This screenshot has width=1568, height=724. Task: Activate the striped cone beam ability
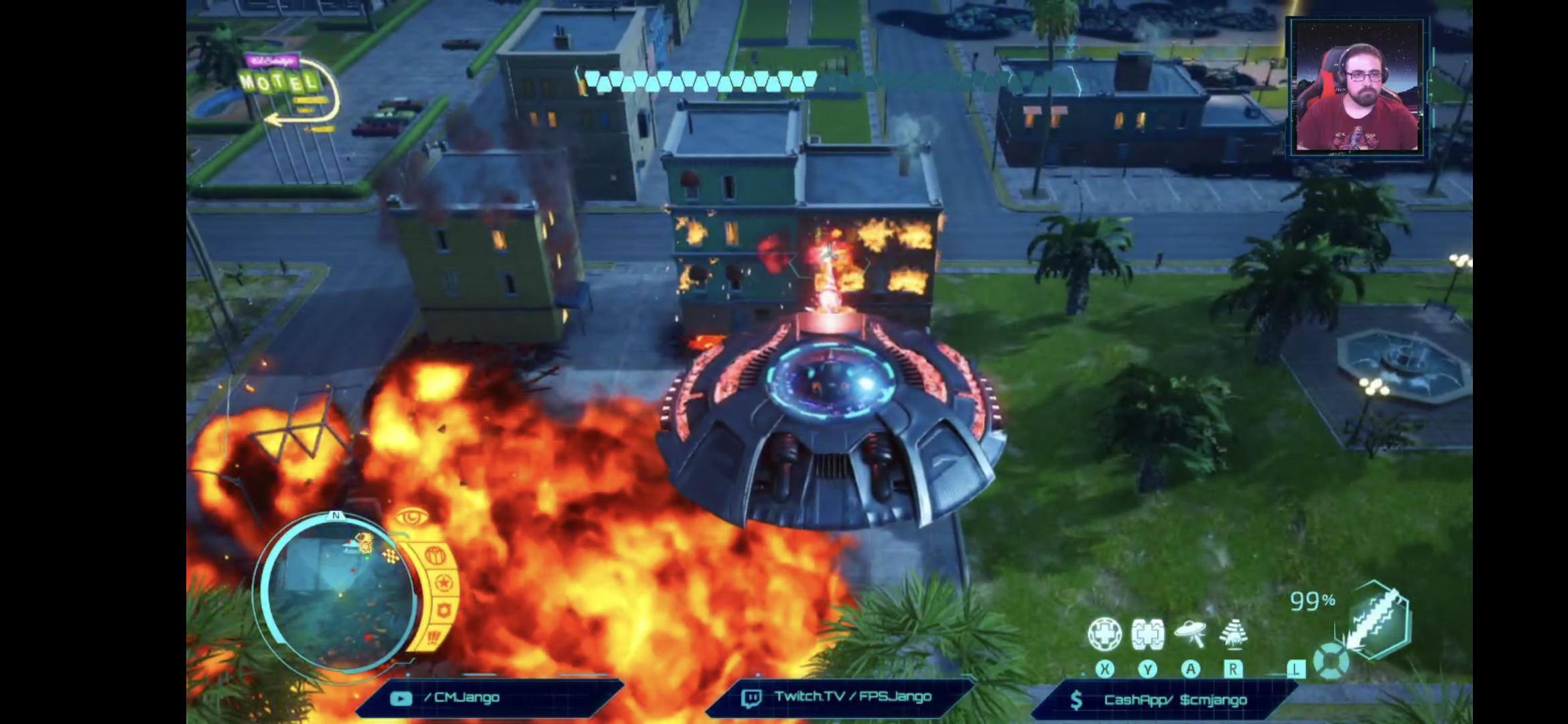click(x=1233, y=633)
